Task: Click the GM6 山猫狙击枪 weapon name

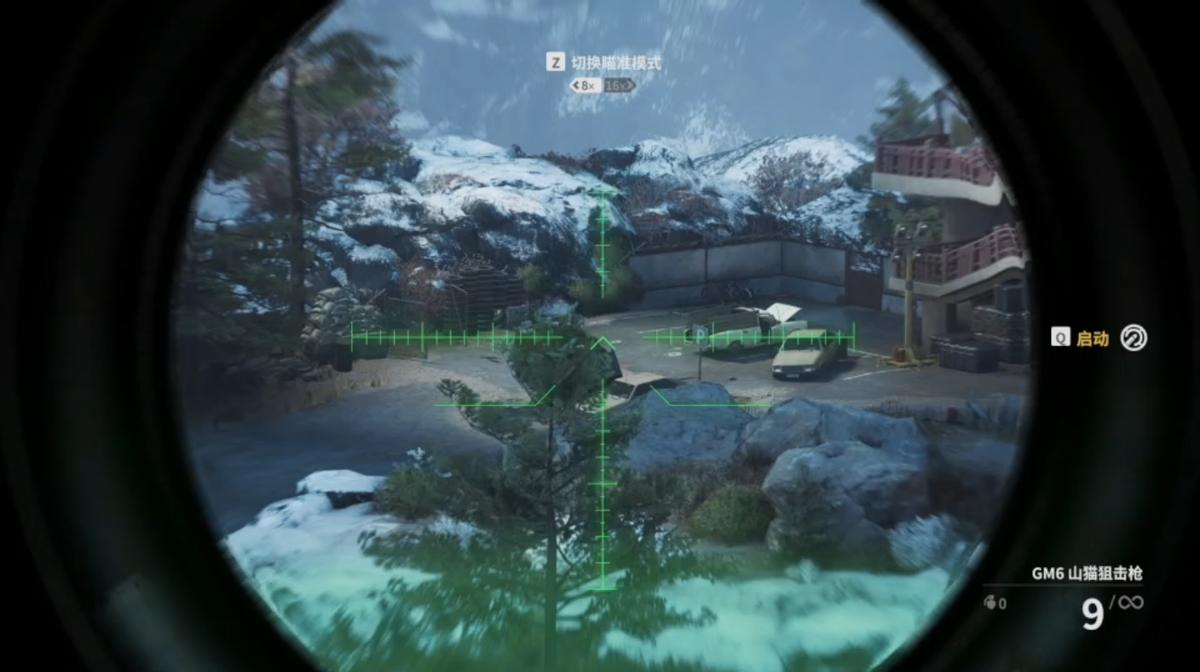Action: click(1086, 574)
